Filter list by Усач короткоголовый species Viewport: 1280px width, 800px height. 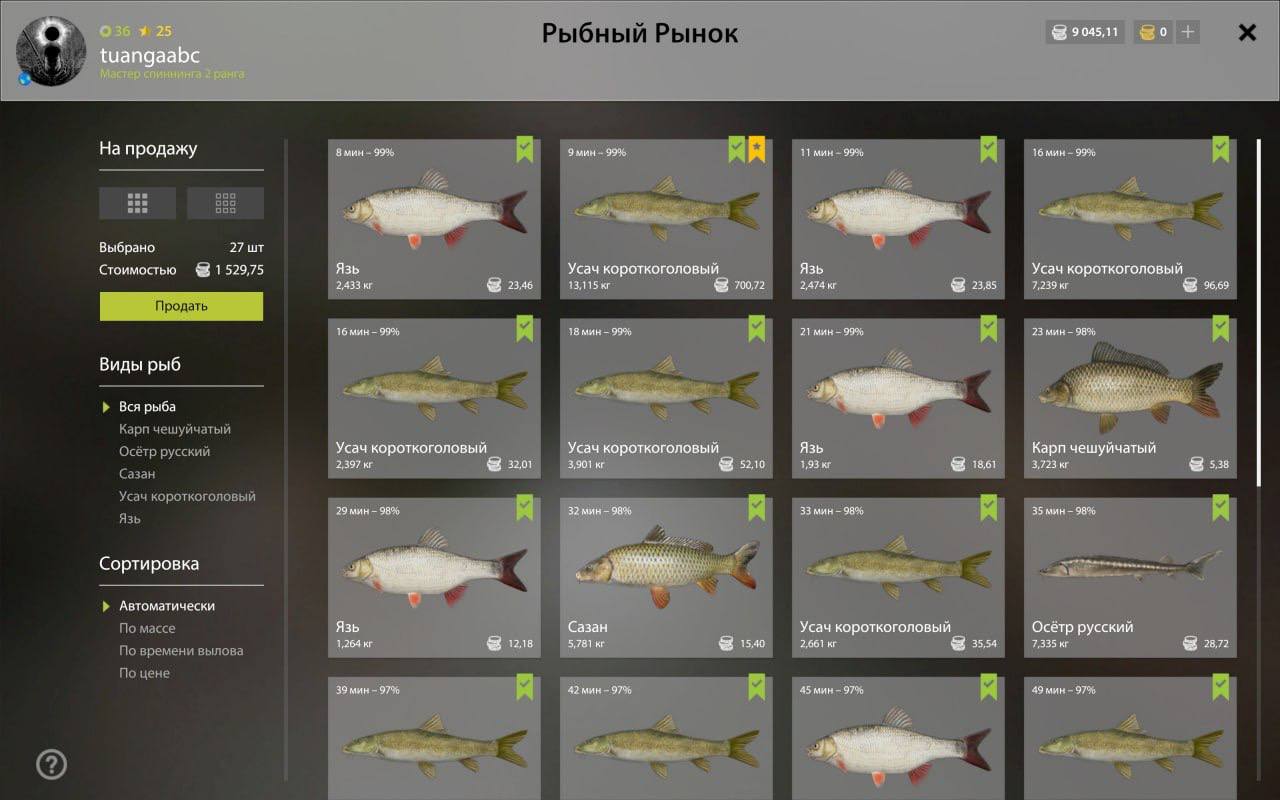[187, 496]
